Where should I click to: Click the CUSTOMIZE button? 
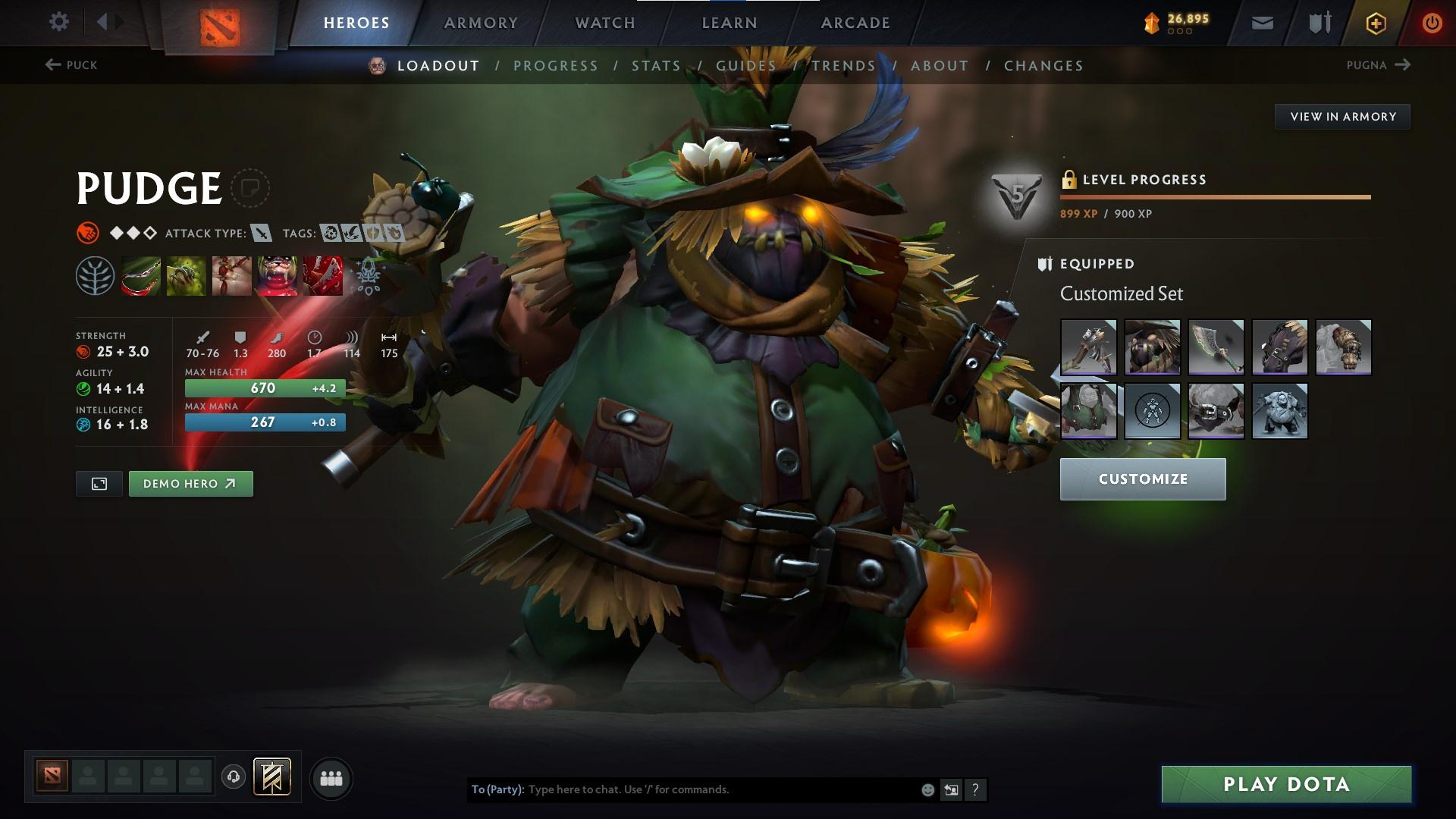click(x=1142, y=479)
